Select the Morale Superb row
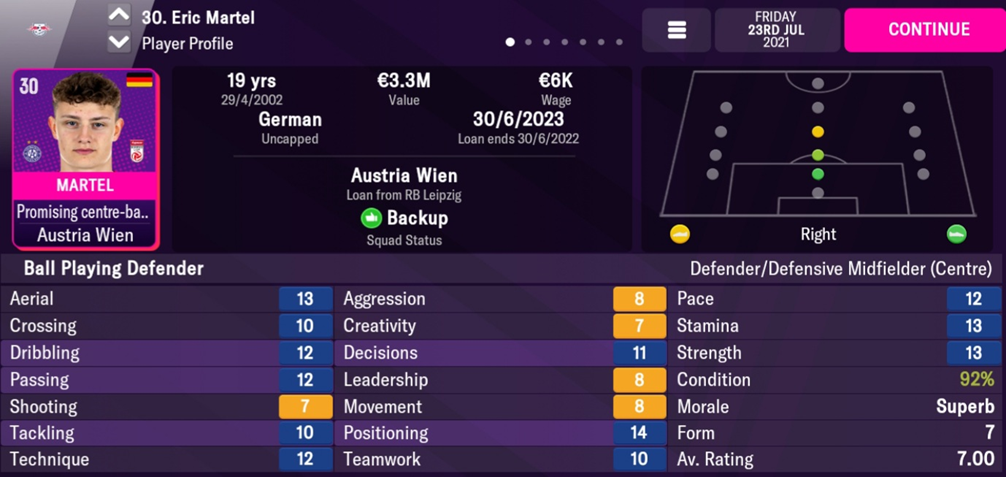1006x477 pixels. point(836,407)
